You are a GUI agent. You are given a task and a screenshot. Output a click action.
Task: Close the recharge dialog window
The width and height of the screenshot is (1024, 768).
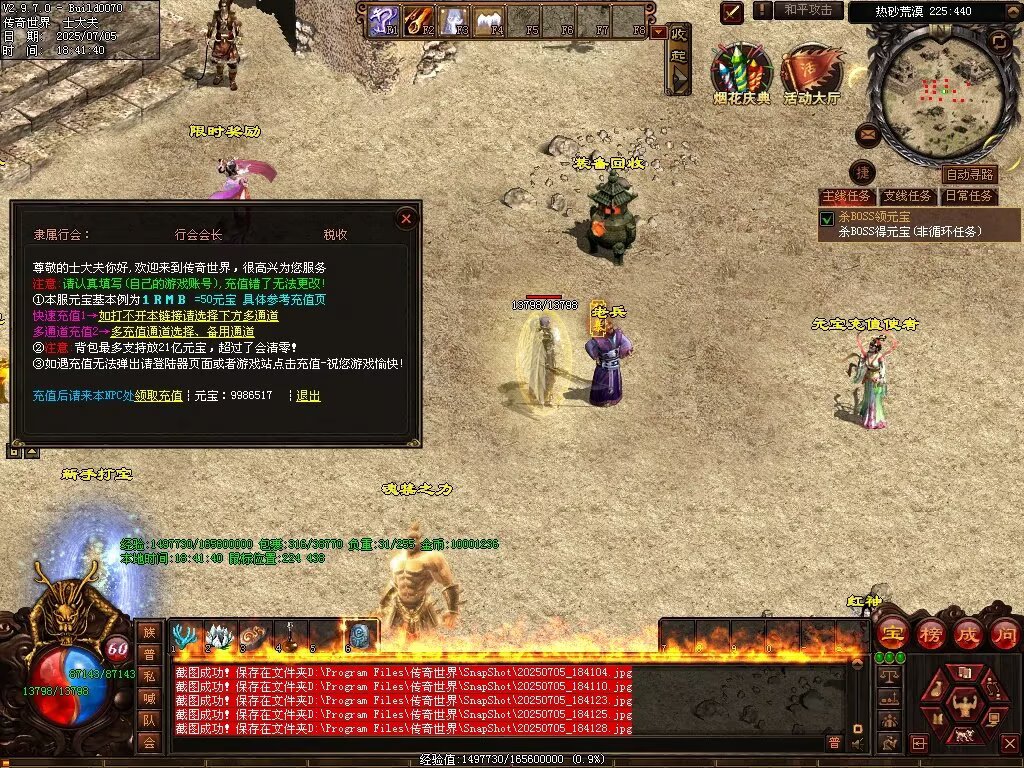(x=406, y=218)
